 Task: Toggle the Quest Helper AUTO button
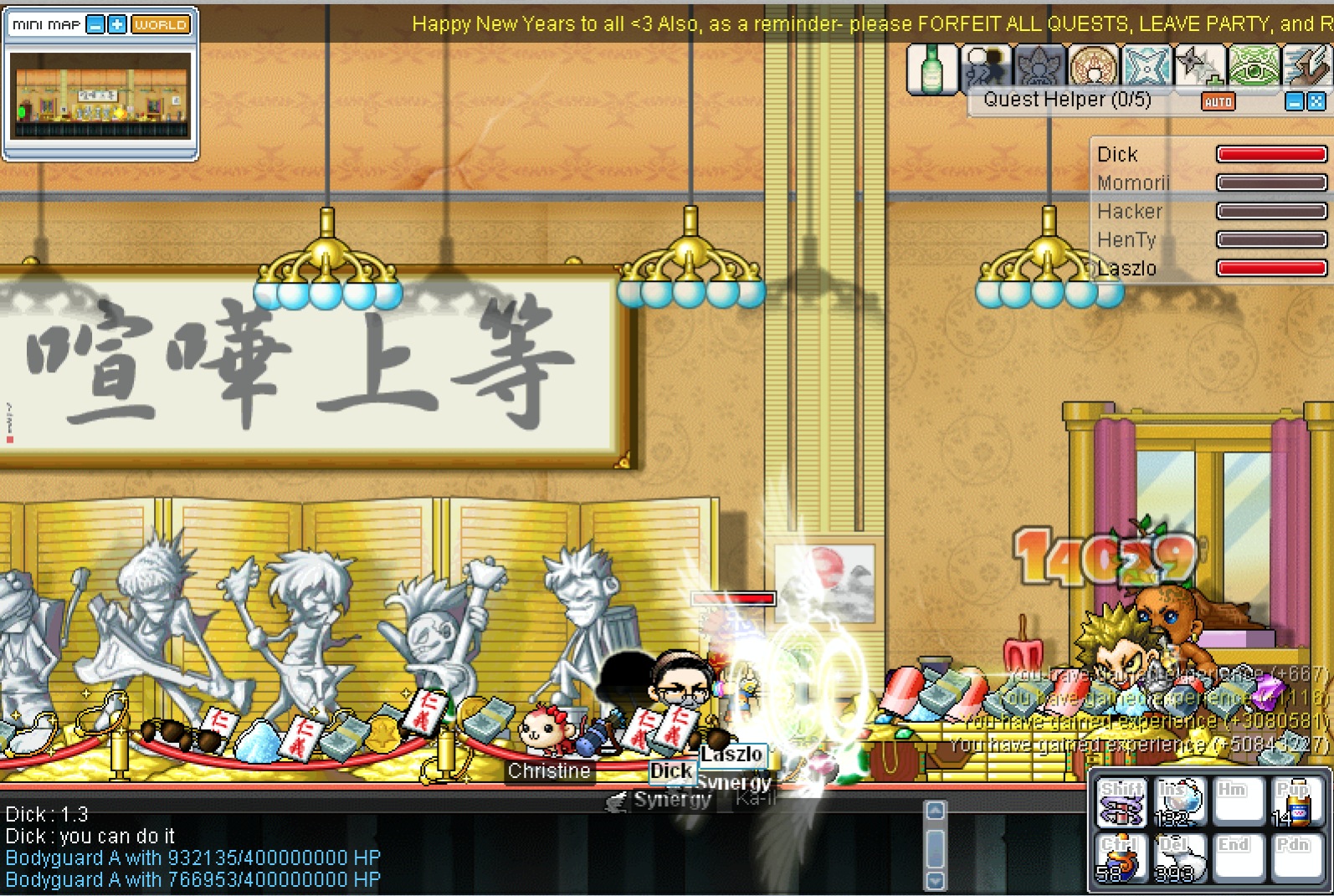point(1218,102)
